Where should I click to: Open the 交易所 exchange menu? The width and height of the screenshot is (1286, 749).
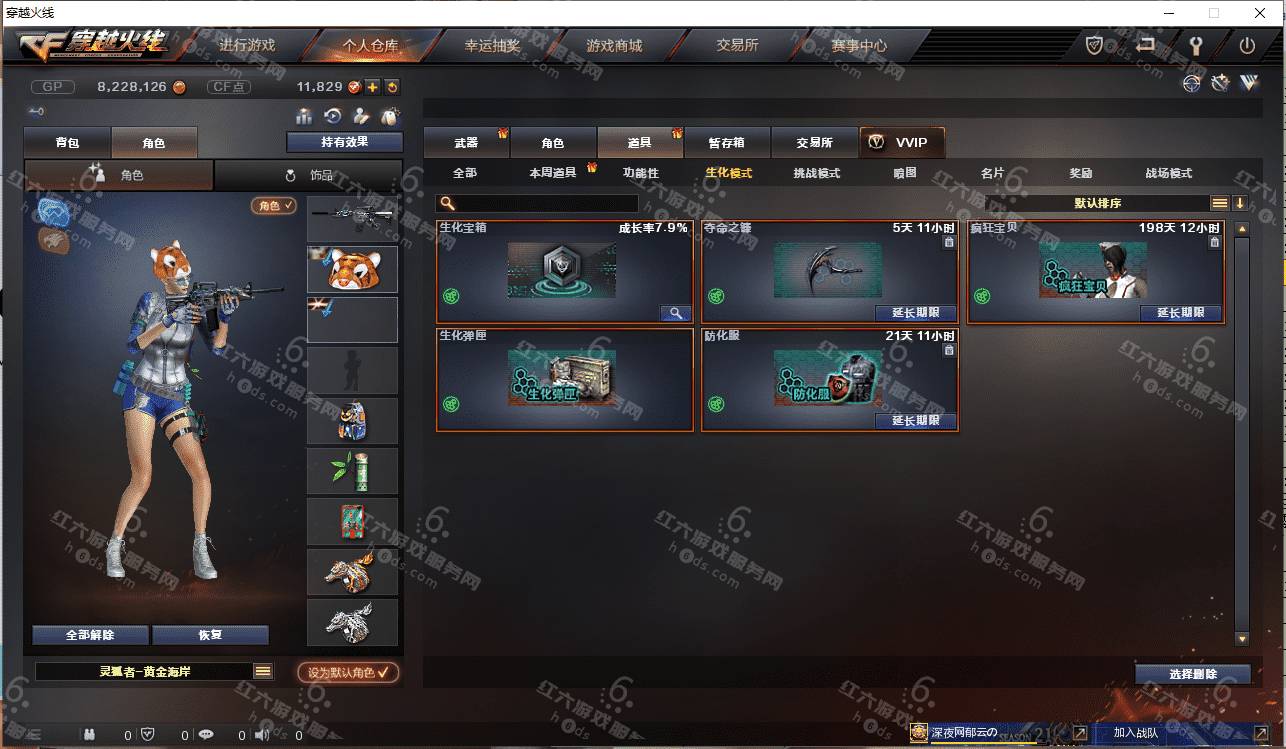737,46
